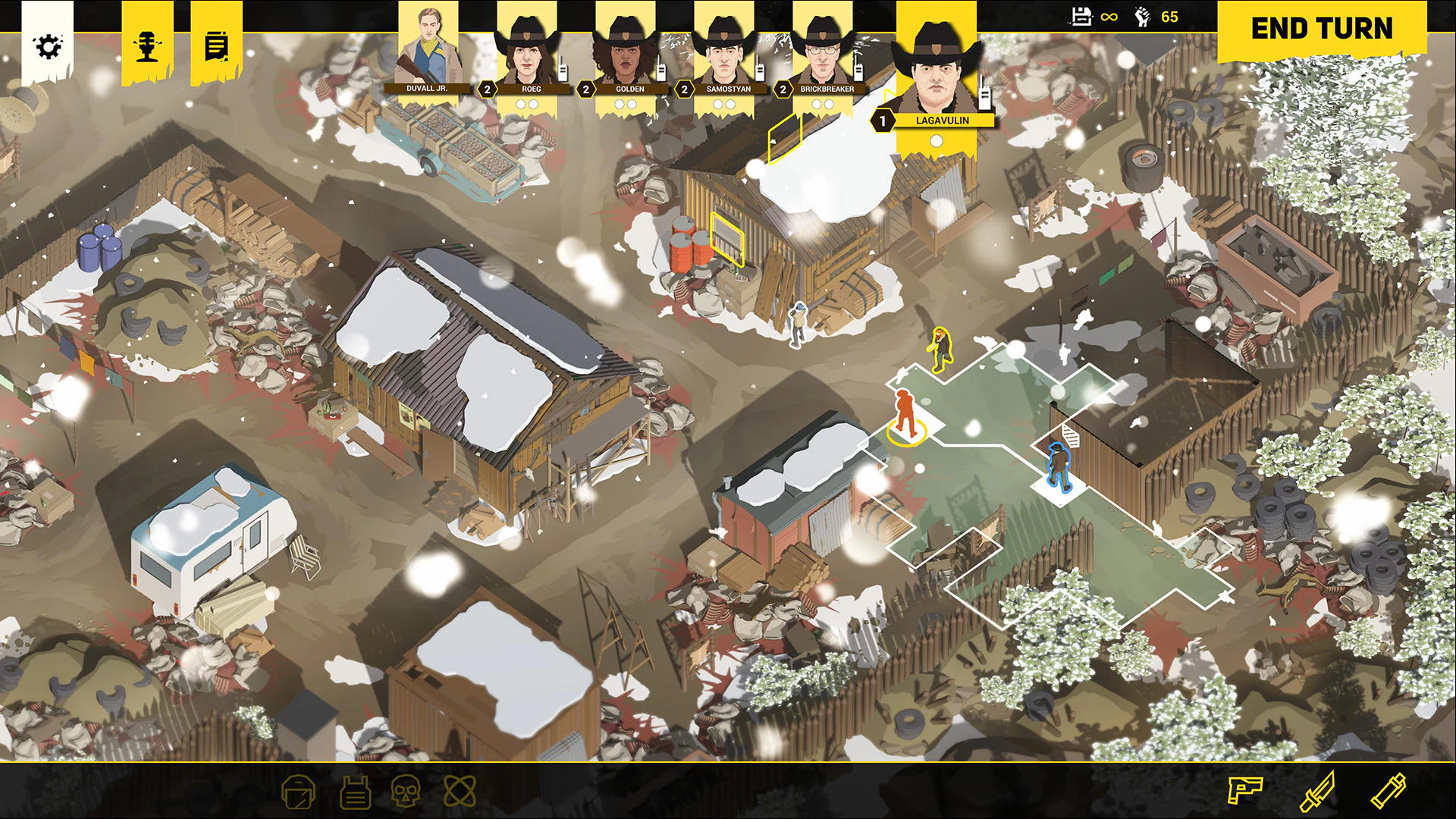The width and height of the screenshot is (1456, 819).
Task: Select Duvall Jr.'s portrait
Action: pyautogui.click(x=429, y=45)
